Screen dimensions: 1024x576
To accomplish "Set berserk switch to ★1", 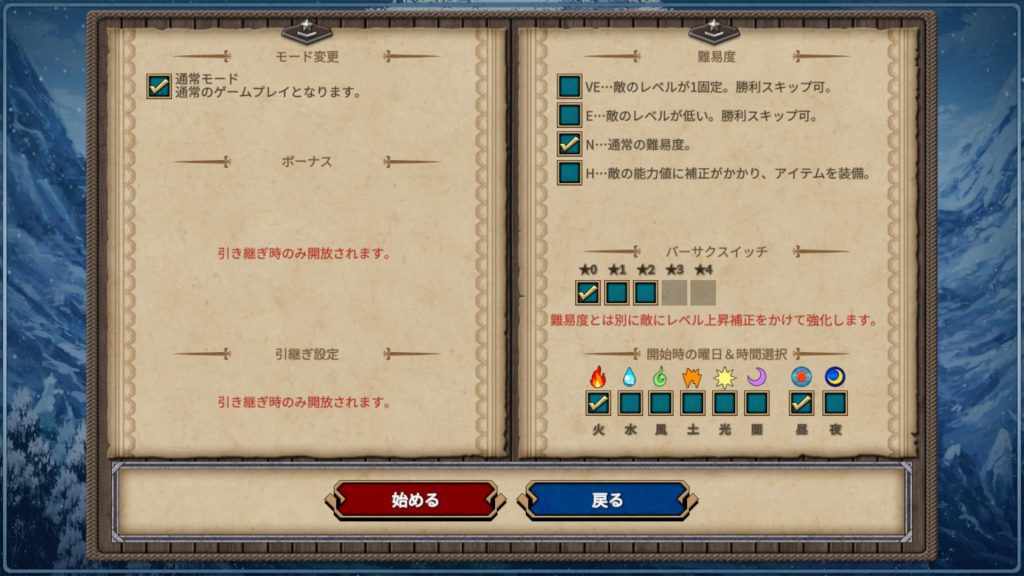I will pyautogui.click(x=617, y=293).
